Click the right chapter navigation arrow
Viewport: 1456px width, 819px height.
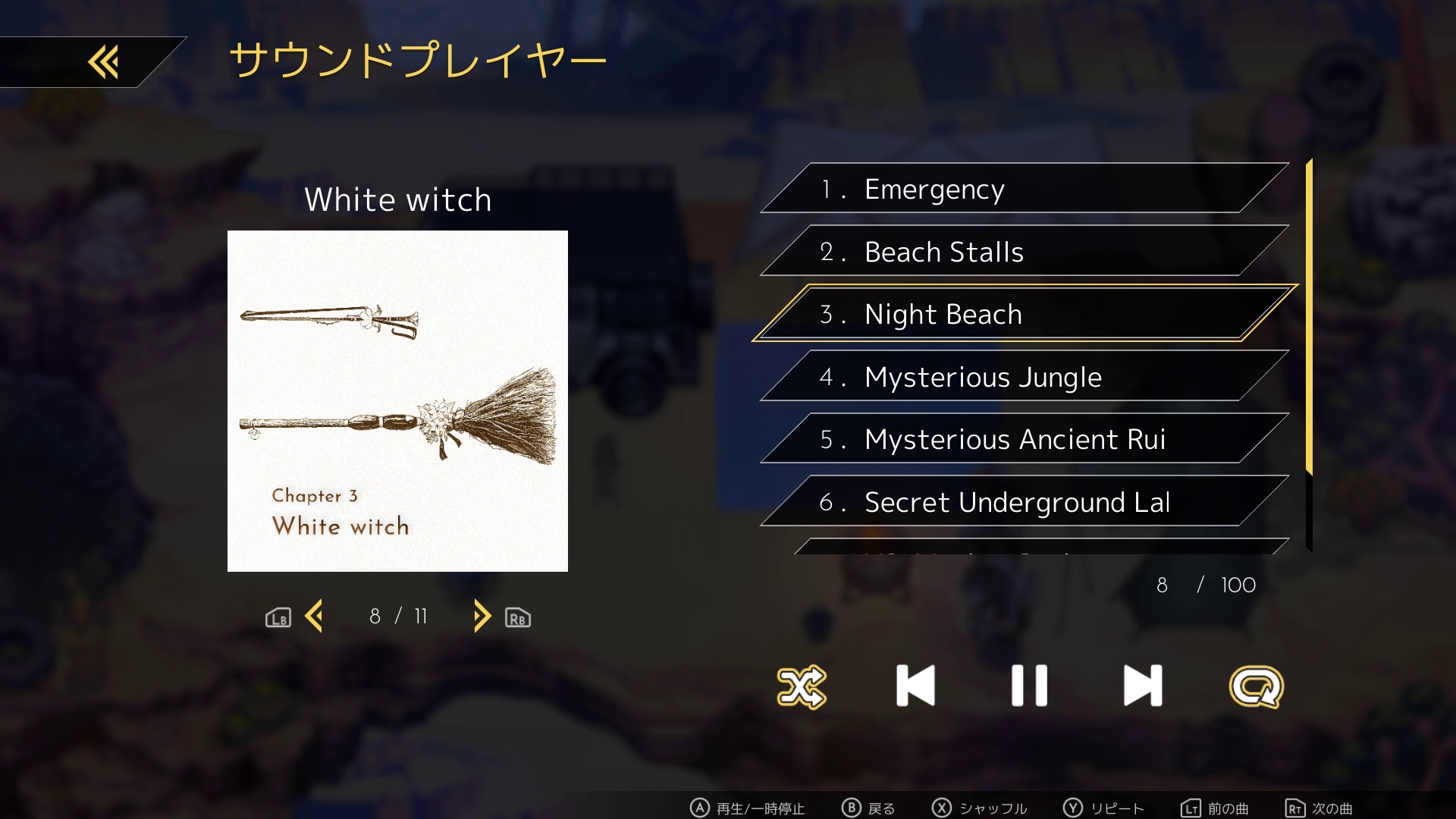click(481, 617)
